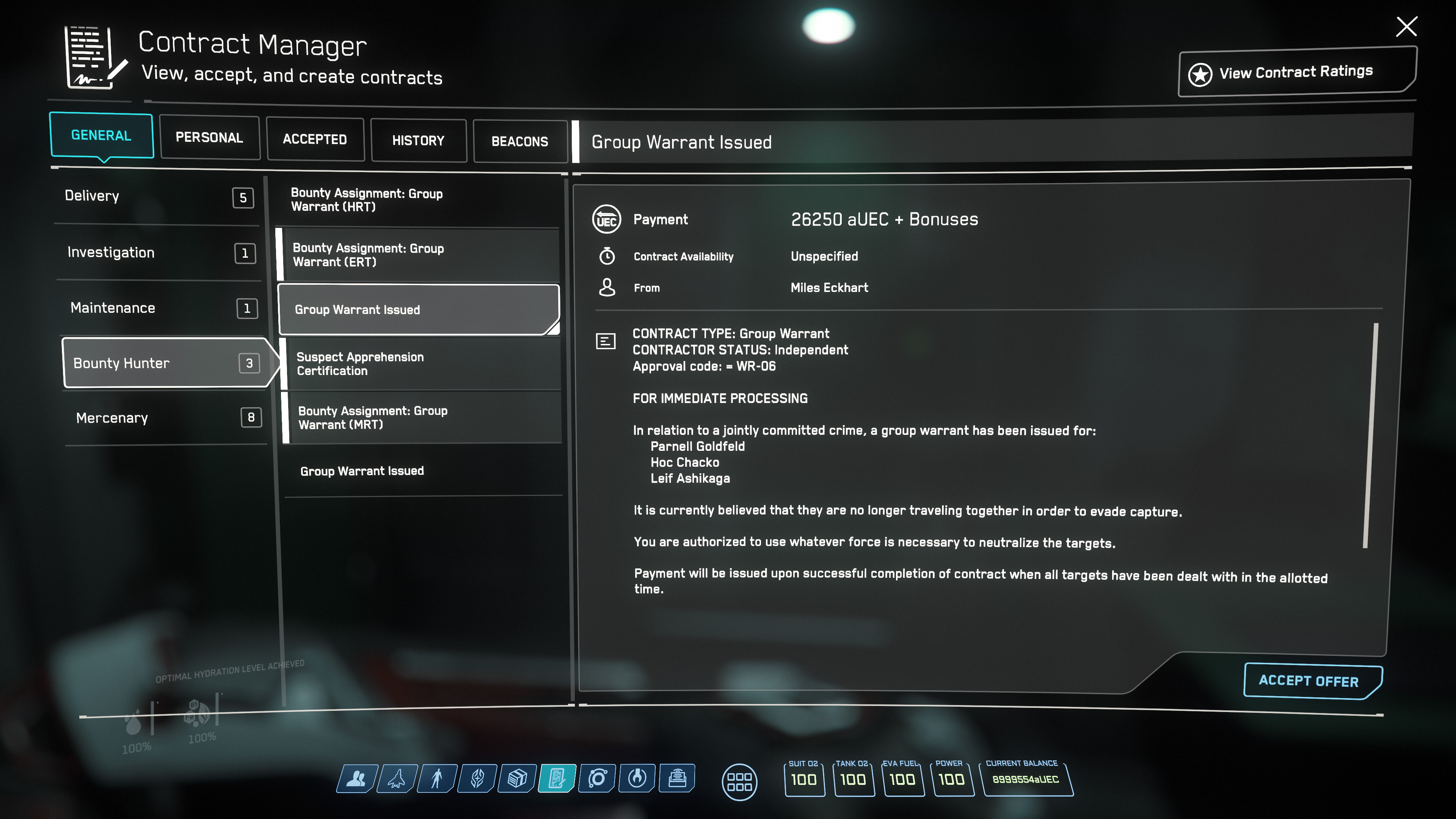
Task: Open the Accepted contracts tab
Action: tap(315, 139)
